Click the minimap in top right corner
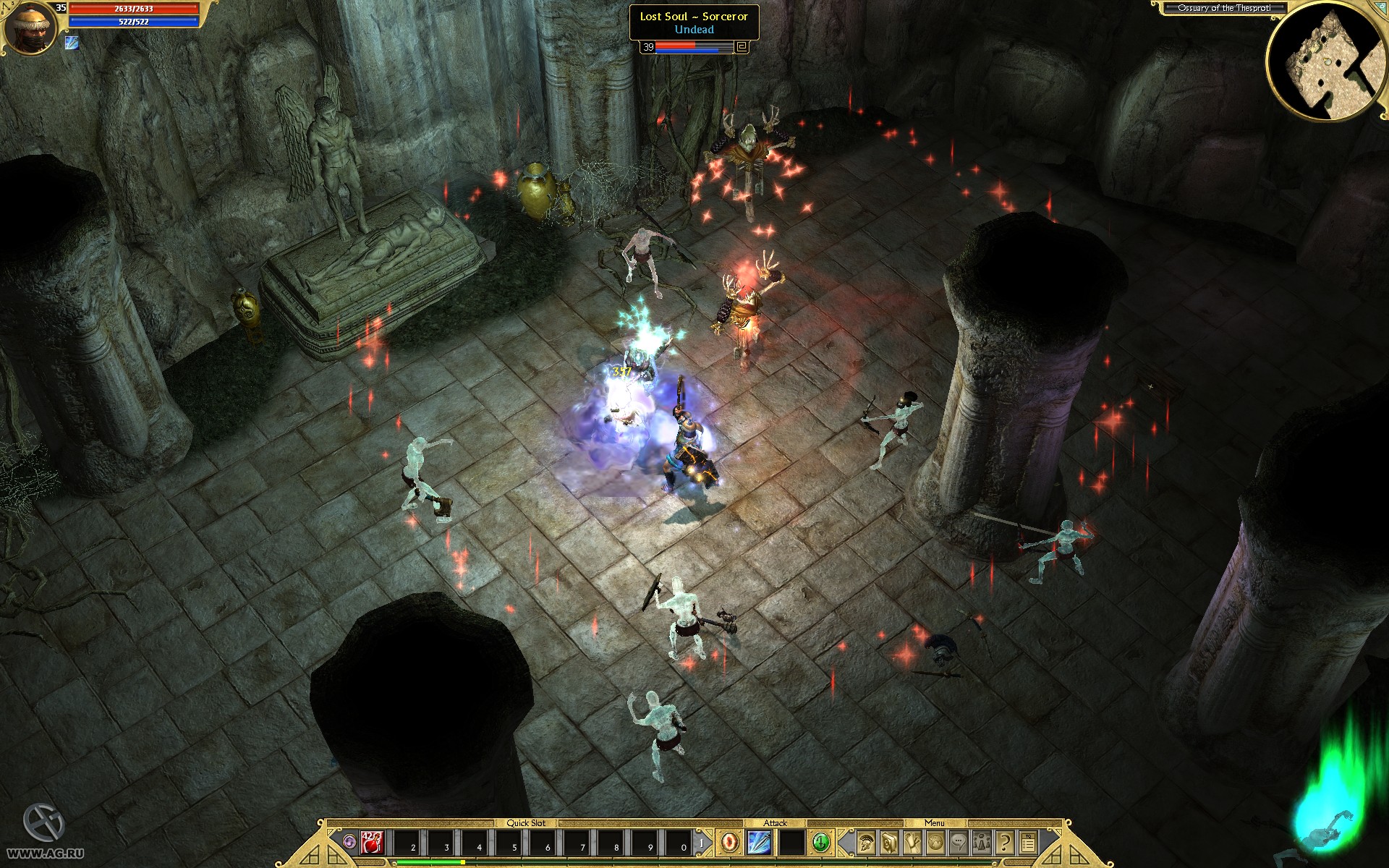Screen dimensions: 1389x868 click(x=1328, y=61)
